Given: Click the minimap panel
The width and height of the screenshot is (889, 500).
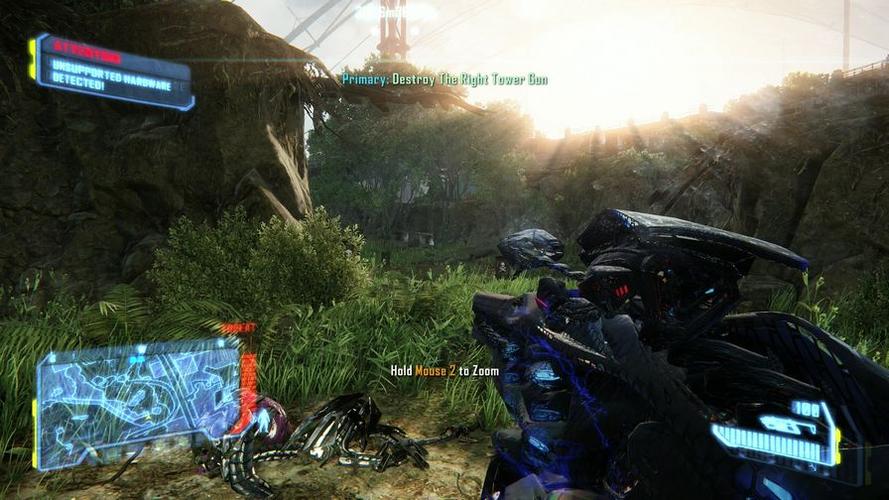Looking at the screenshot, I should point(138,403).
